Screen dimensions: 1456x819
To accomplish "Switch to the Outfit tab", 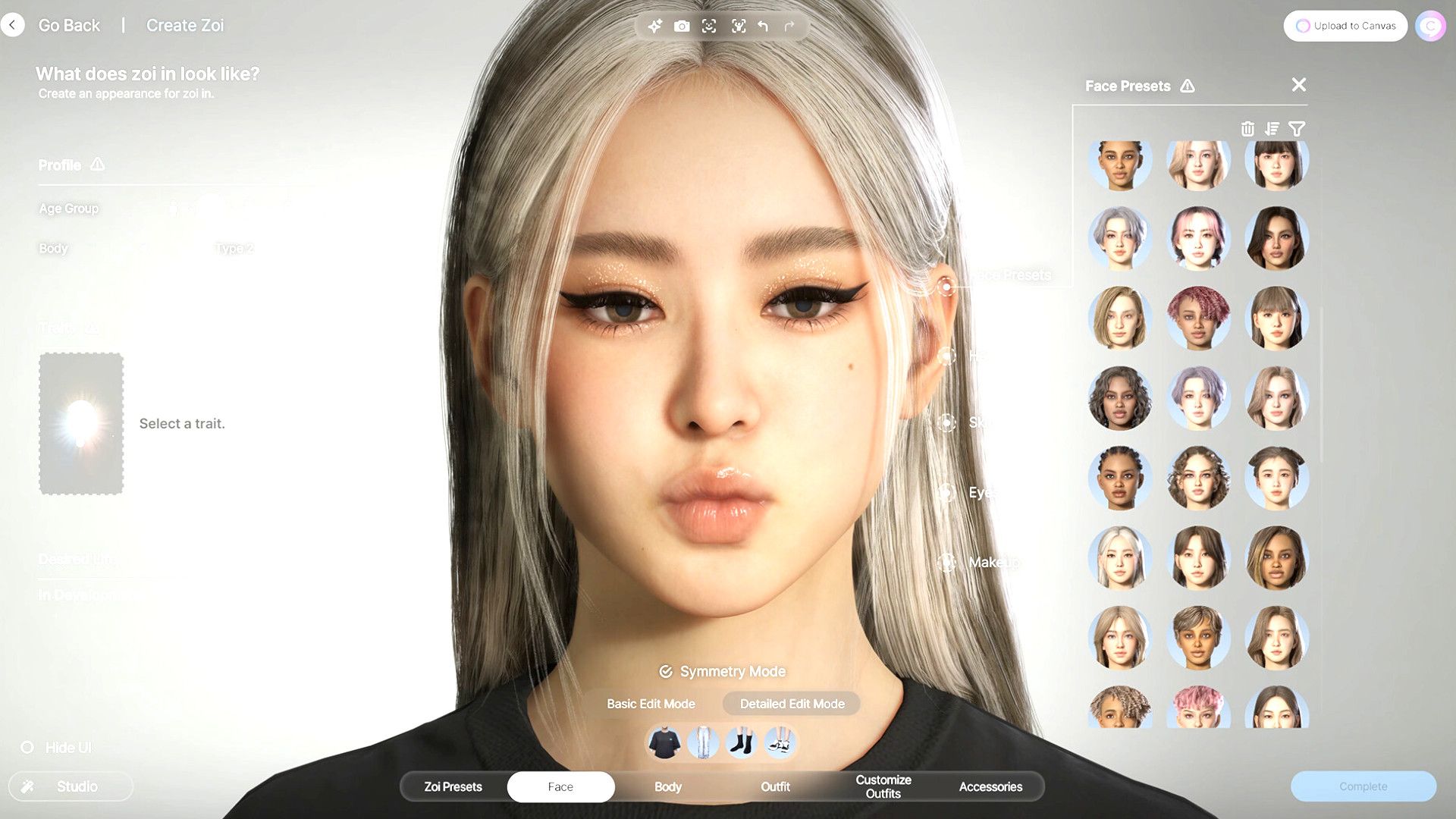I will 775,786.
